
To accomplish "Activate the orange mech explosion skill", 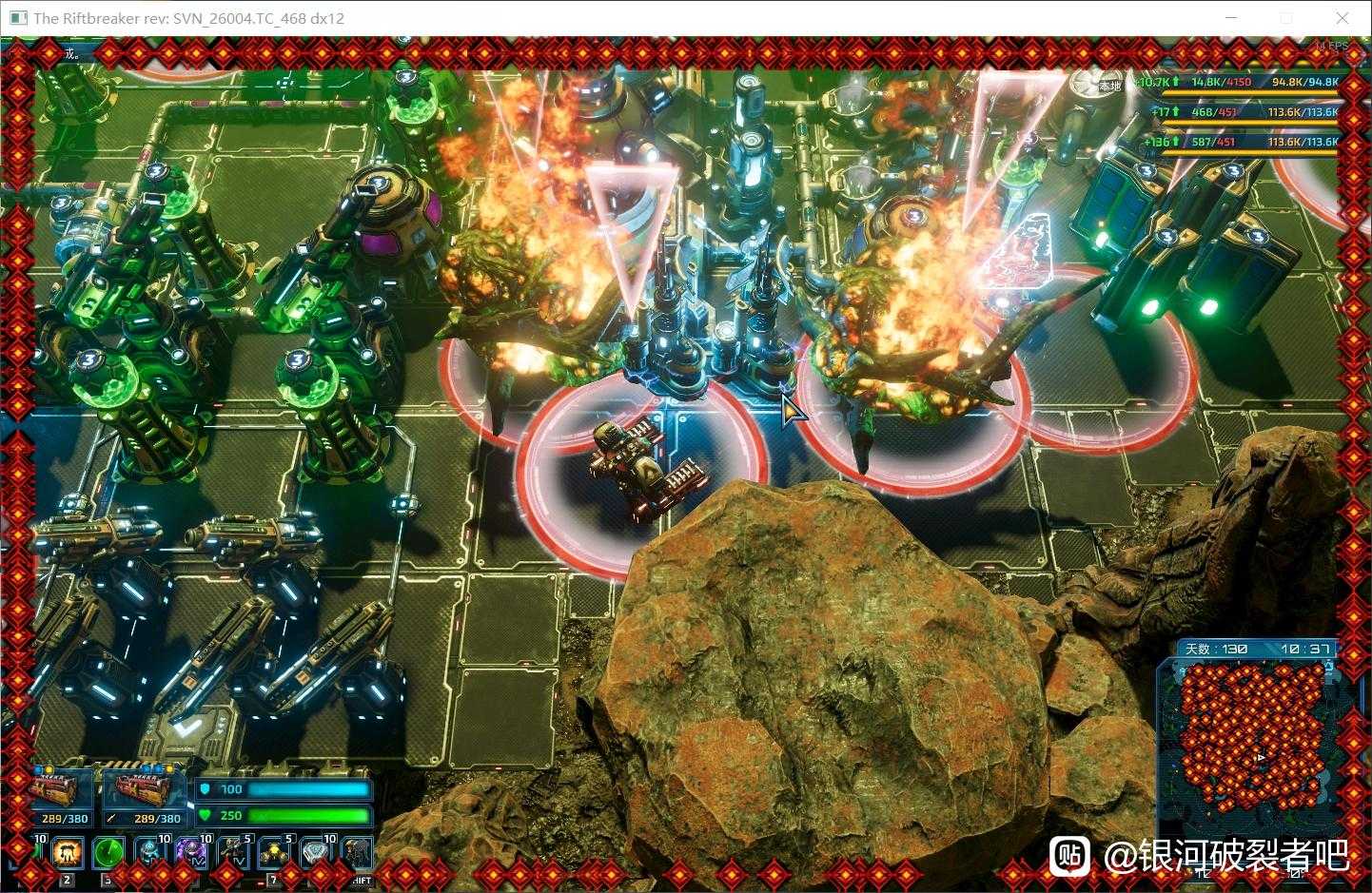I will [x=67, y=853].
